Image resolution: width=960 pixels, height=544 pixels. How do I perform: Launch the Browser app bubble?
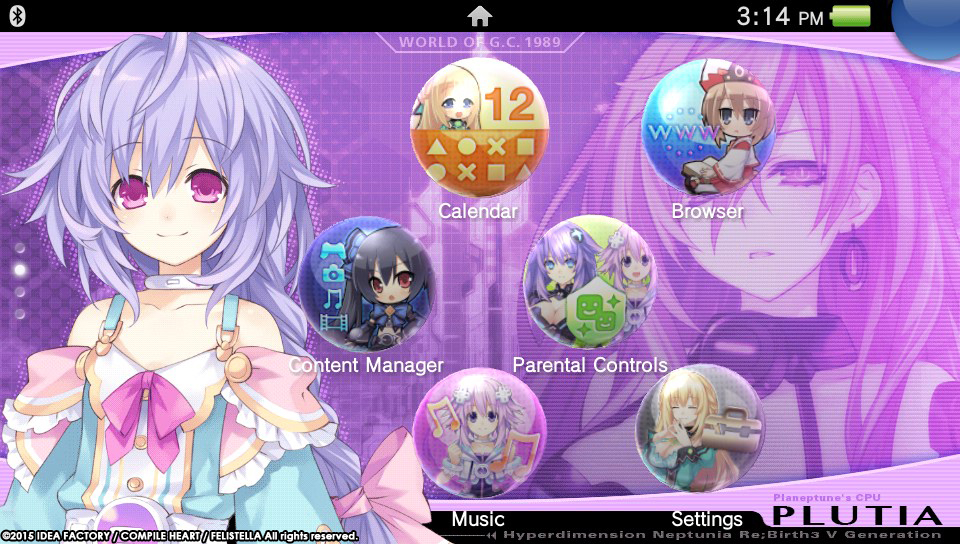708,128
